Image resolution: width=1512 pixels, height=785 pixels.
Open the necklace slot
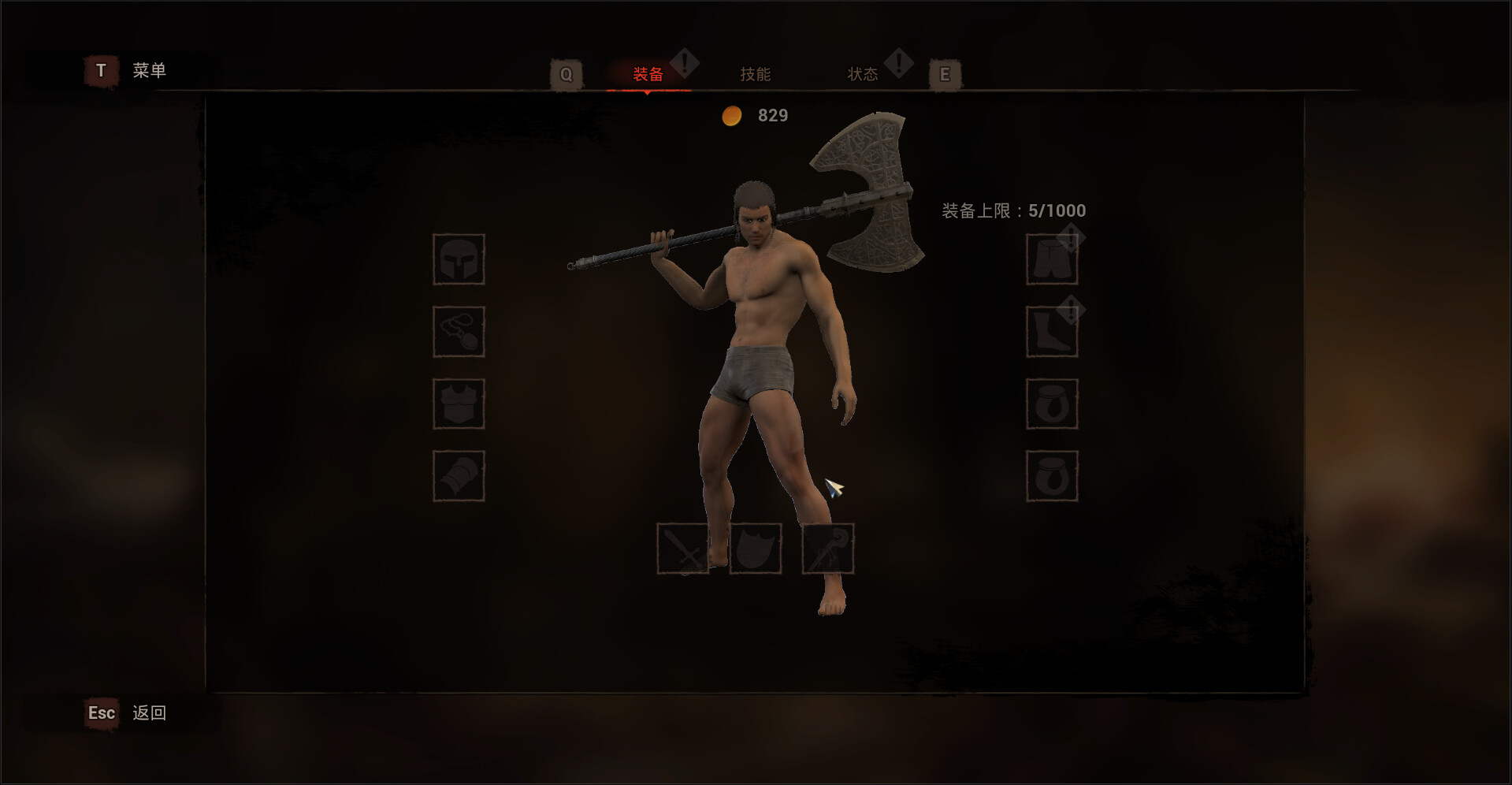(459, 331)
